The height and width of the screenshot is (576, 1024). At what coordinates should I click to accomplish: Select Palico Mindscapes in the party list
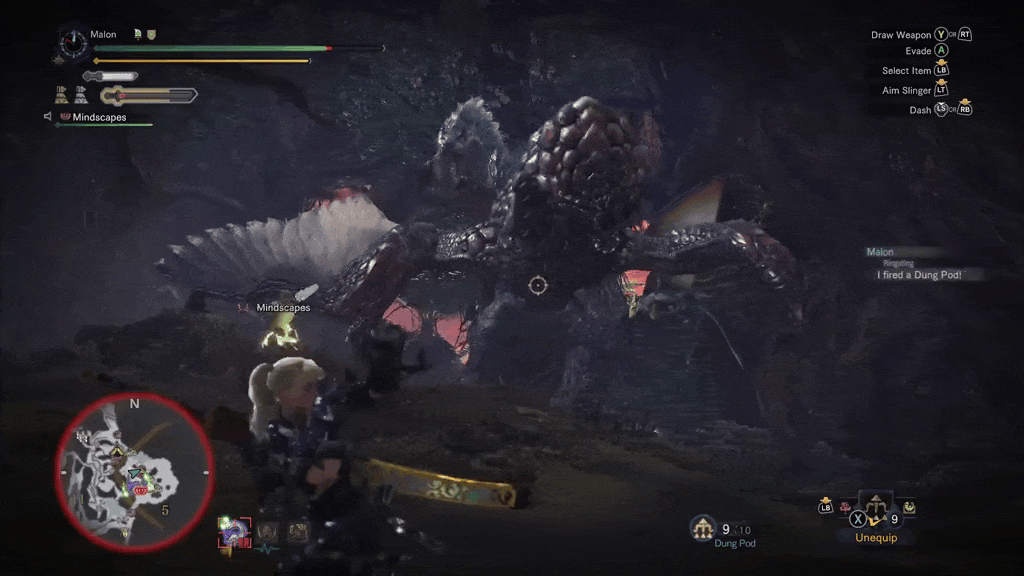coord(98,117)
